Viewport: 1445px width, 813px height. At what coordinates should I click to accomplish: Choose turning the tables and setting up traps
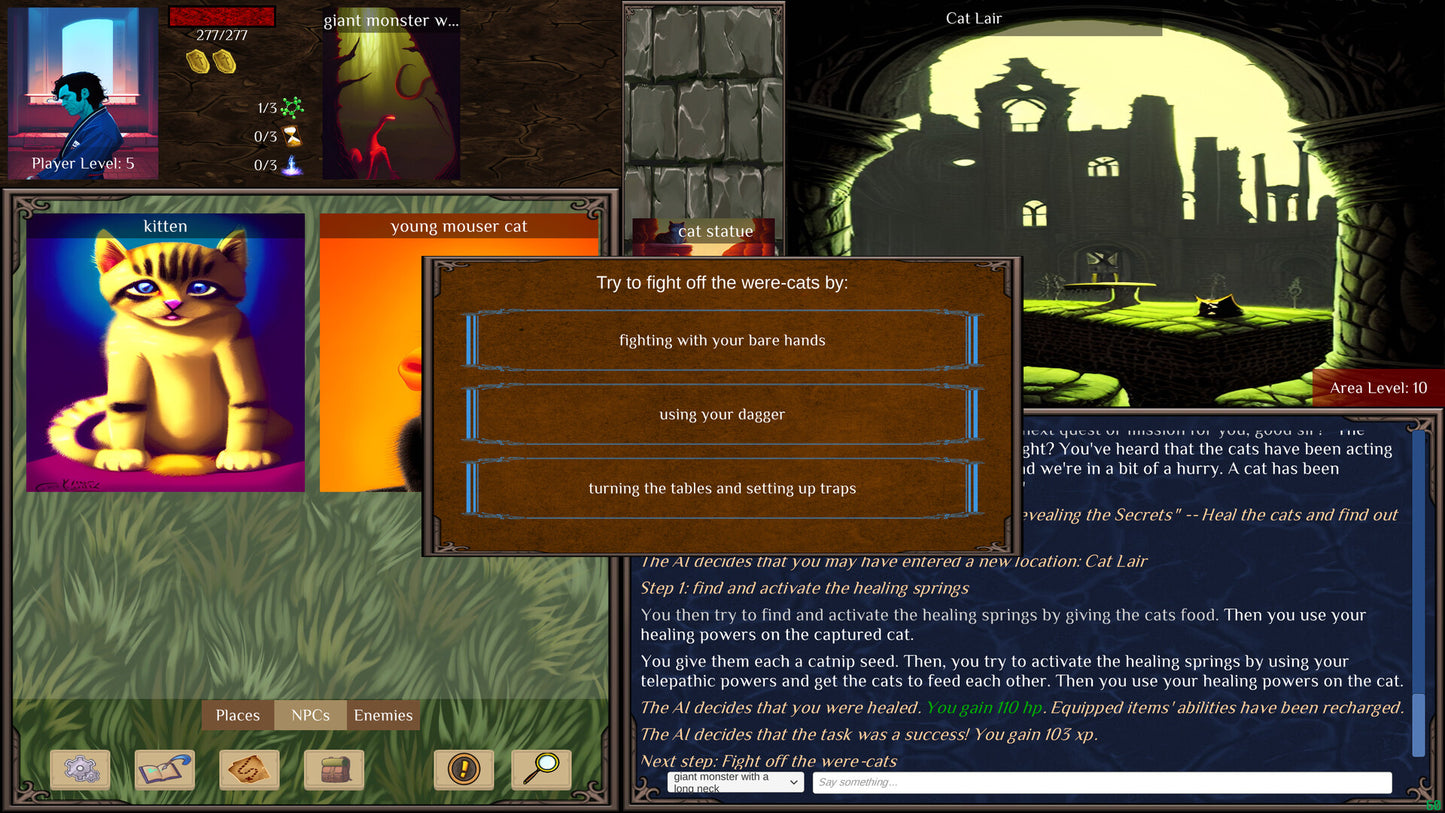[722, 488]
